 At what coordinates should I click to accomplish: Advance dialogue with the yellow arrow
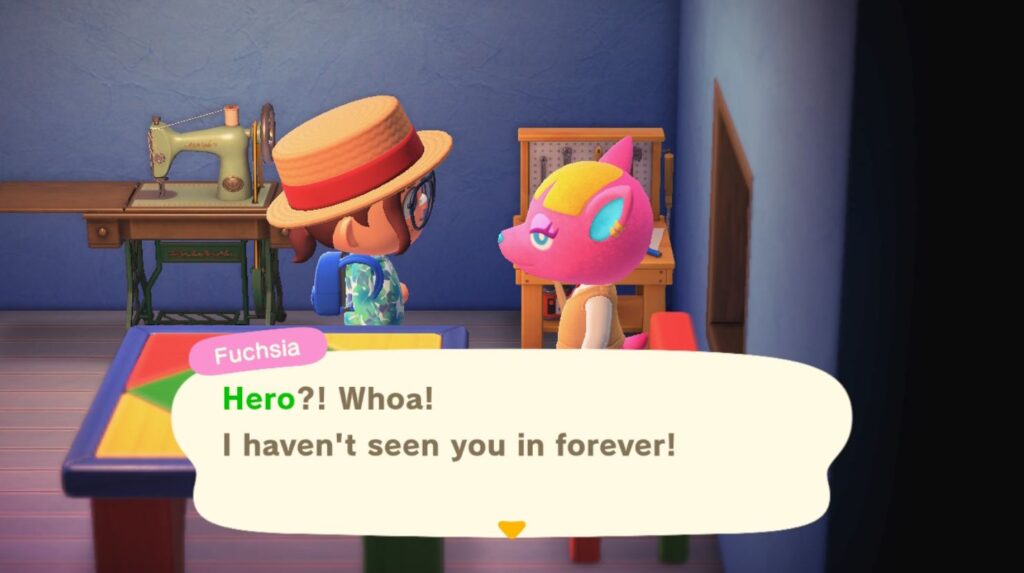[x=511, y=529]
